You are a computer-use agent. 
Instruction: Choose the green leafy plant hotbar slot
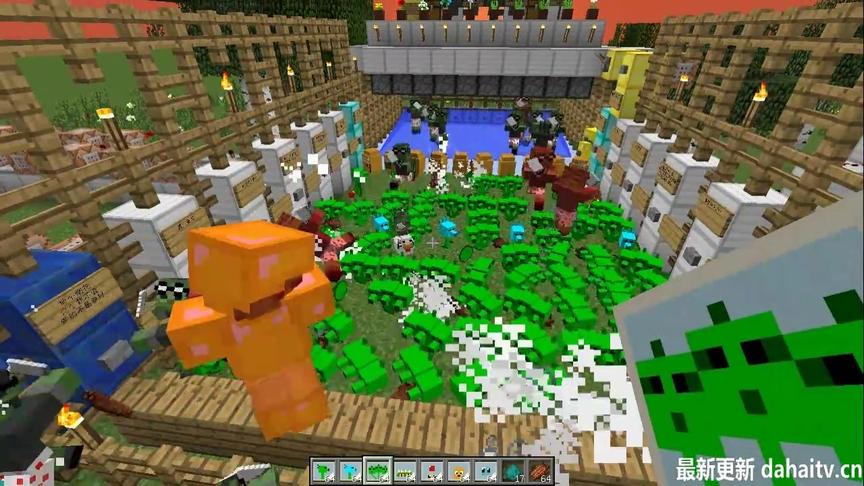[377, 471]
